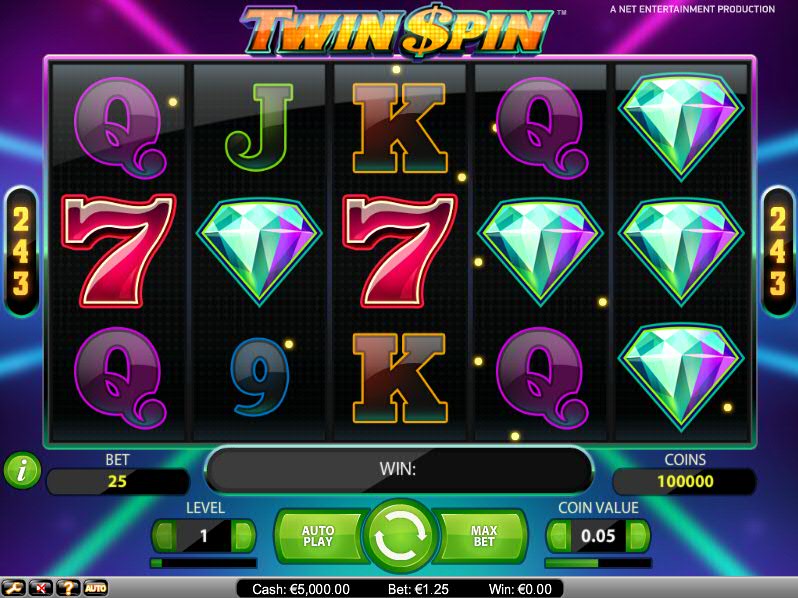Decrease the bet level
This screenshot has height=598, width=798.
(163, 536)
